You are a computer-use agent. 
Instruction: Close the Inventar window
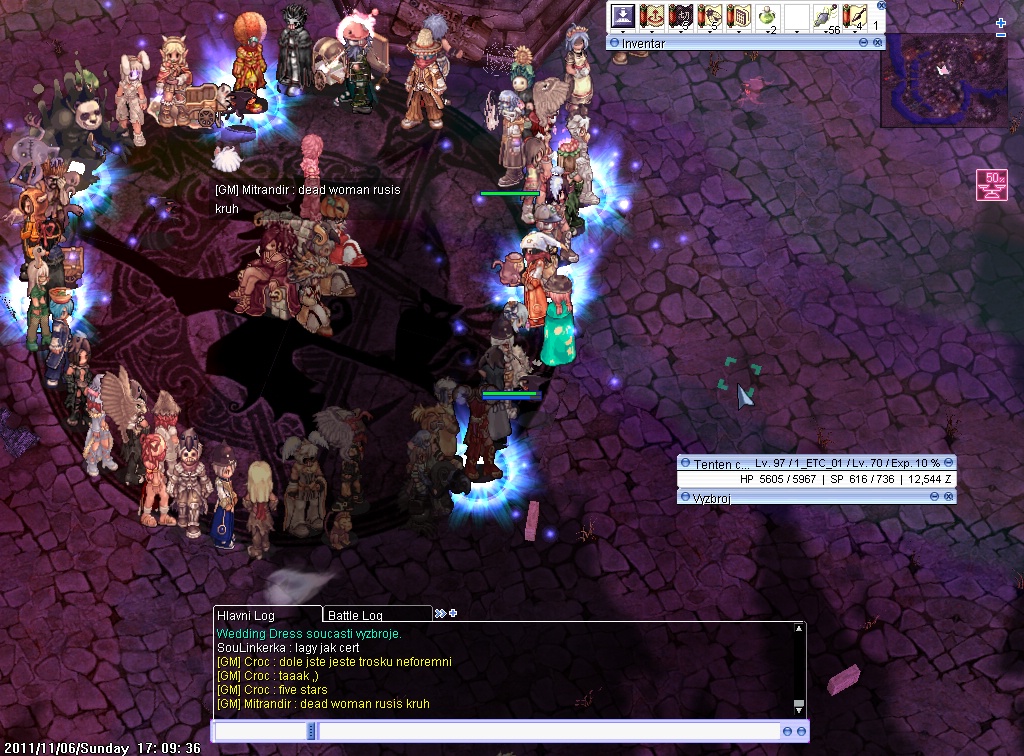[x=877, y=43]
